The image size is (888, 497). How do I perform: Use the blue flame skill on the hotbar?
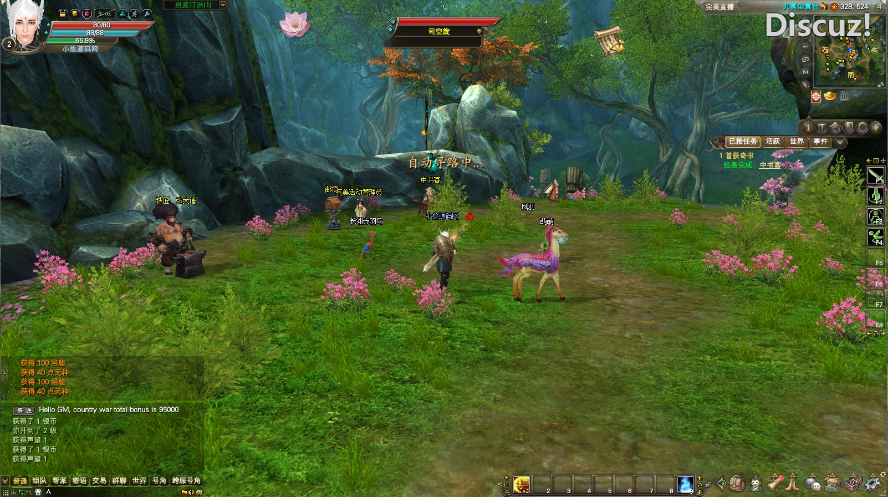pyautogui.click(x=686, y=485)
